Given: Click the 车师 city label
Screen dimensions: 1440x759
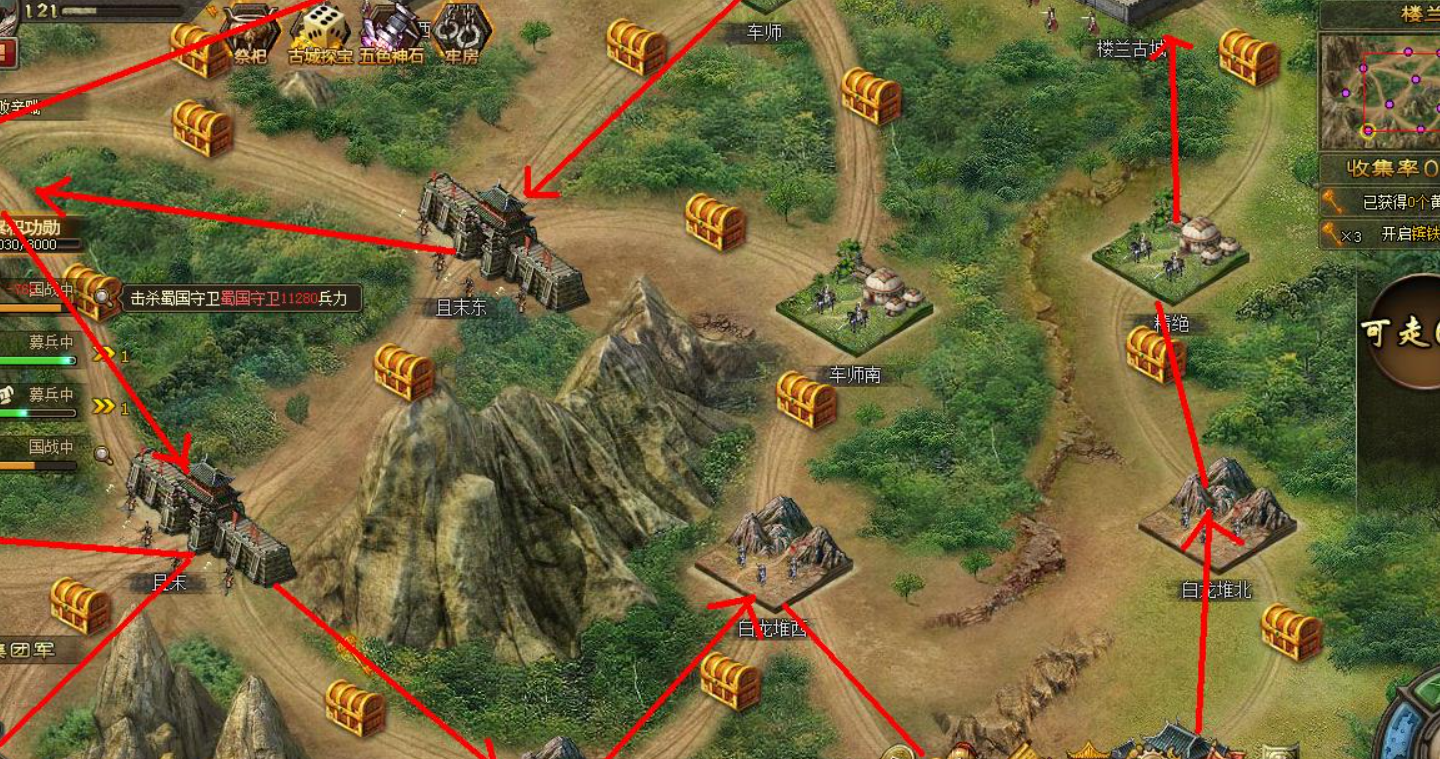Looking at the screenshot, I should coord(765,32).
